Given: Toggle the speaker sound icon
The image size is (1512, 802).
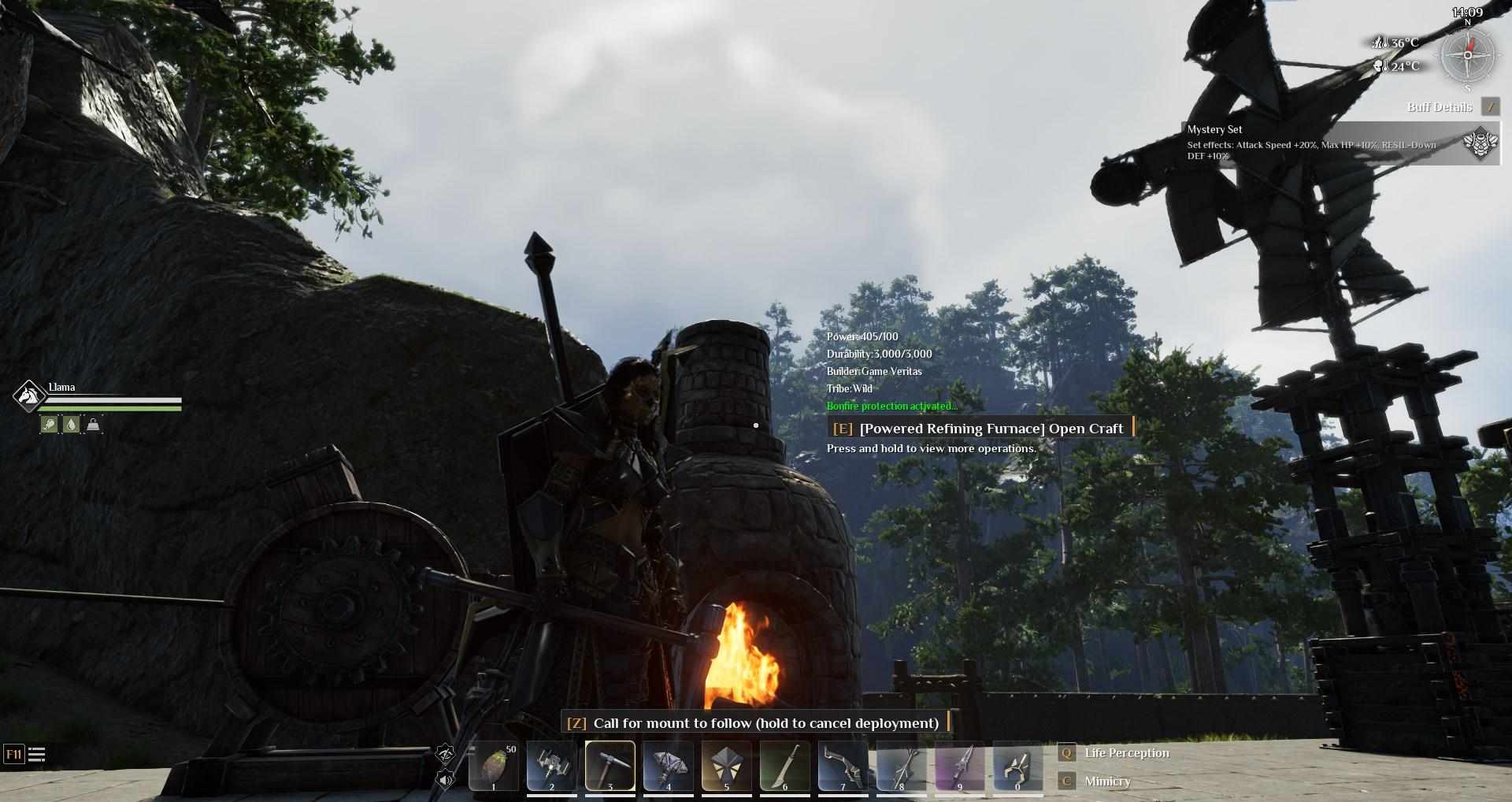Looking at the screenshot, I should coord(446,780).
